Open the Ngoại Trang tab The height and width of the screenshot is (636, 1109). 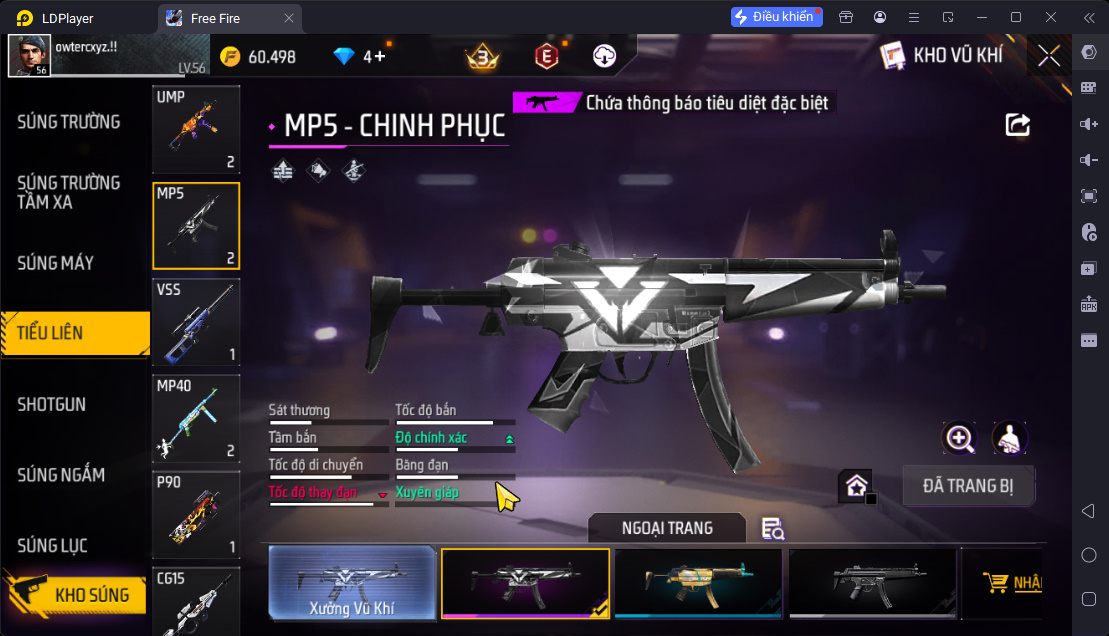[667, 528]
